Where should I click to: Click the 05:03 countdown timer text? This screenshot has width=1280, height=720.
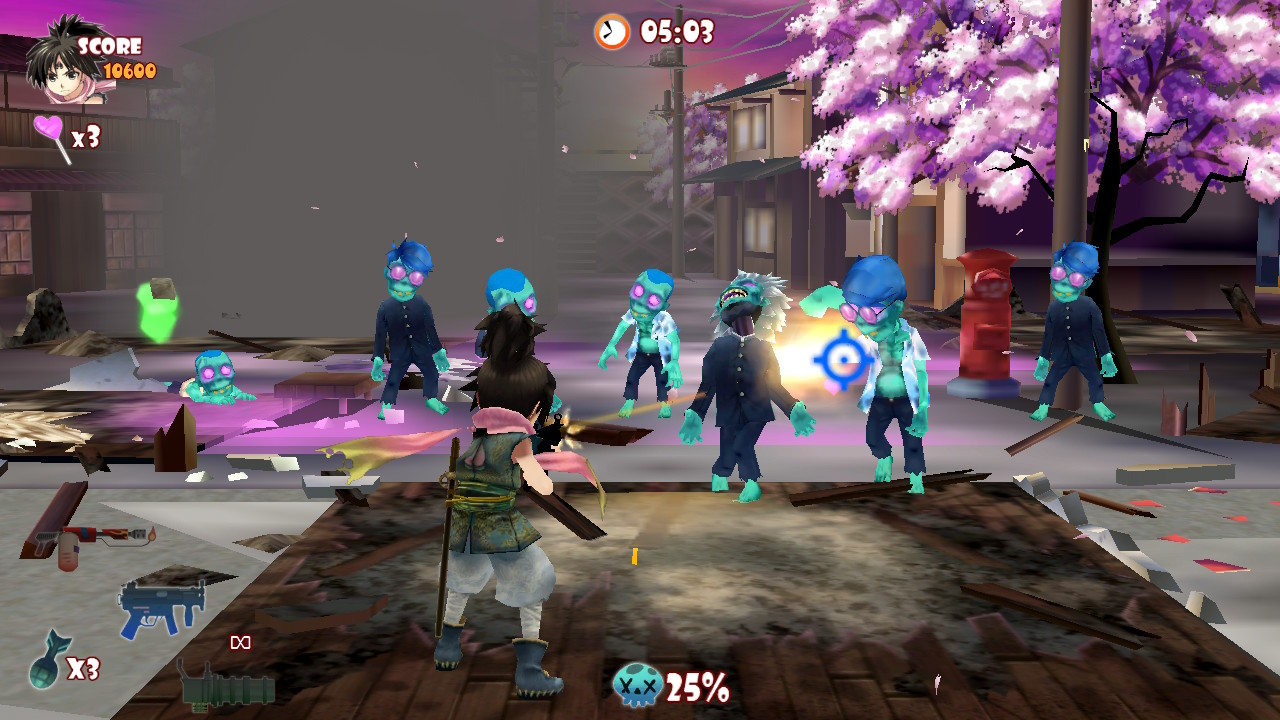point(677,32)
